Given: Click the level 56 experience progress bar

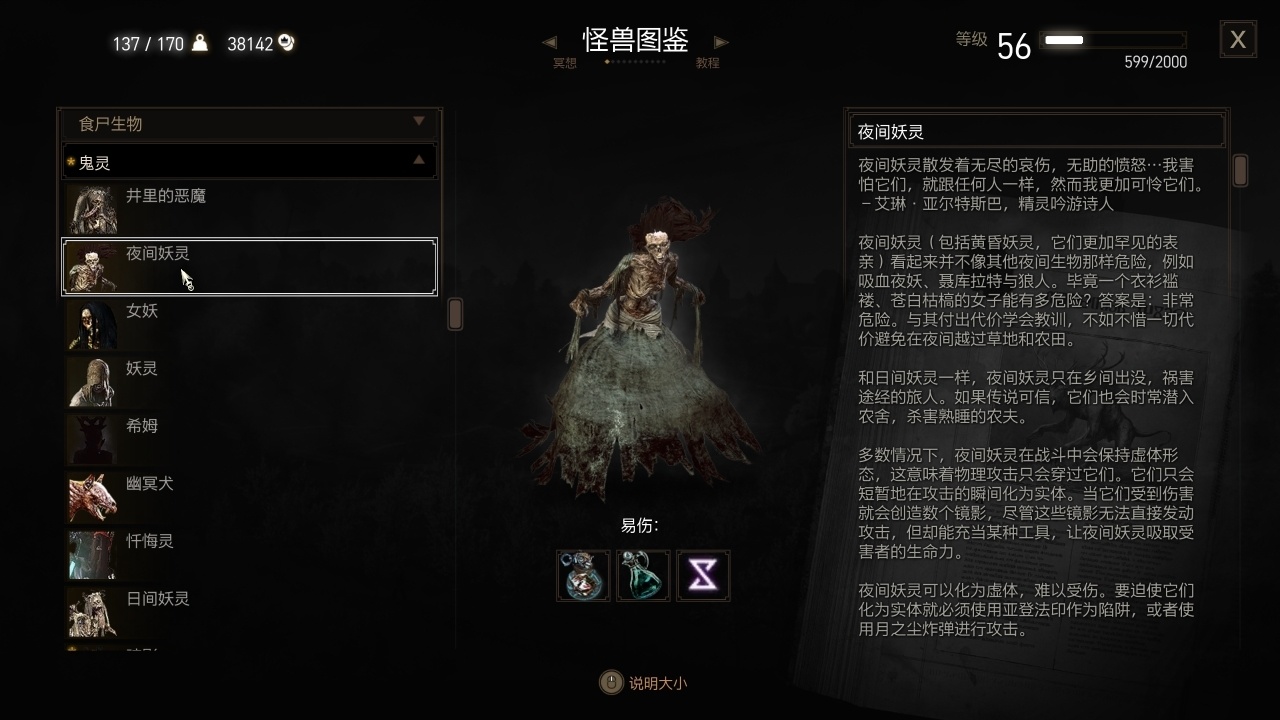Looking at the screenshot, I should tap(1113, 42).
